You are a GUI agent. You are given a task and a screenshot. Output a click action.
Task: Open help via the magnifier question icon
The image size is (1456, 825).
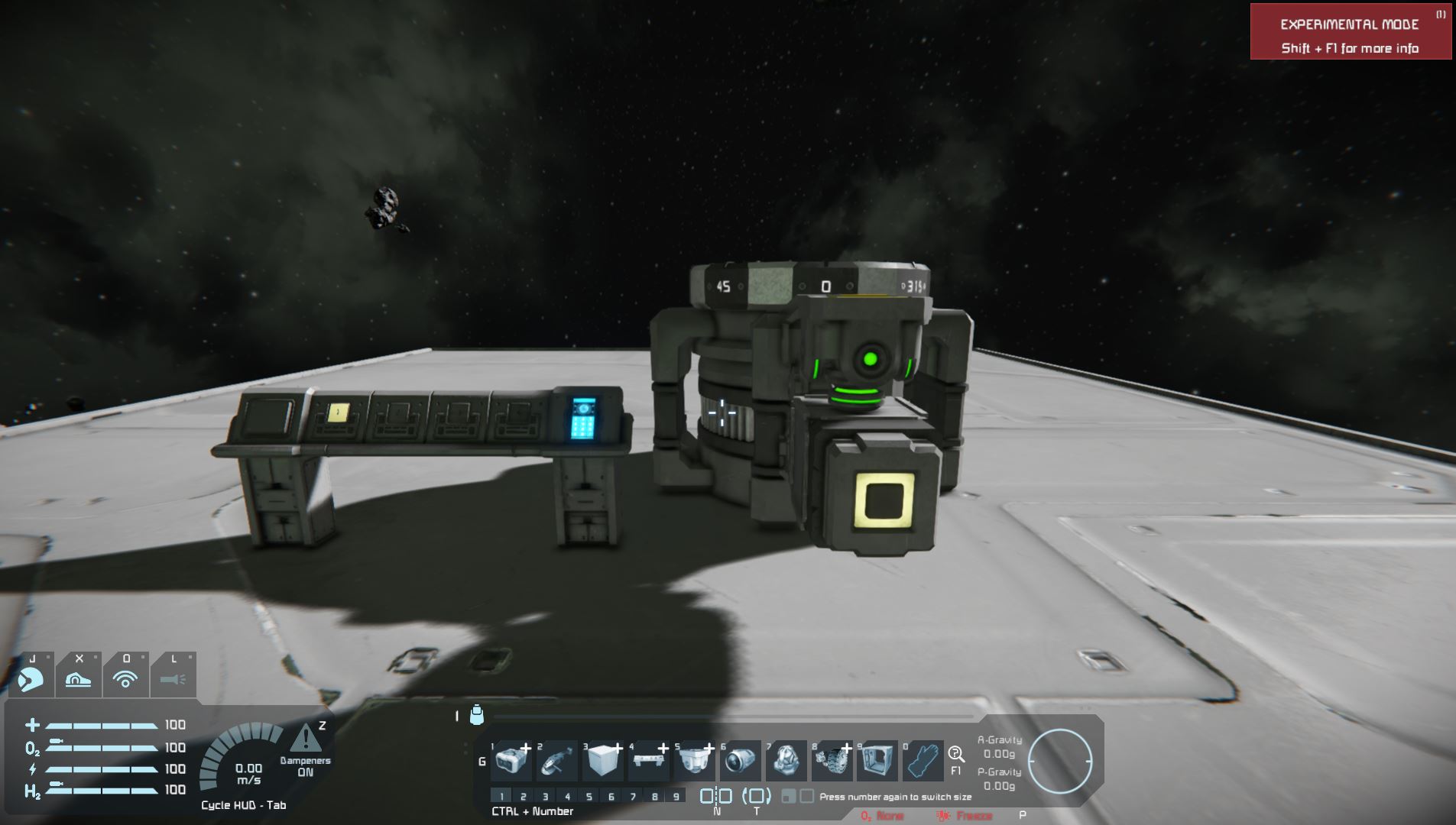[955, 755]
